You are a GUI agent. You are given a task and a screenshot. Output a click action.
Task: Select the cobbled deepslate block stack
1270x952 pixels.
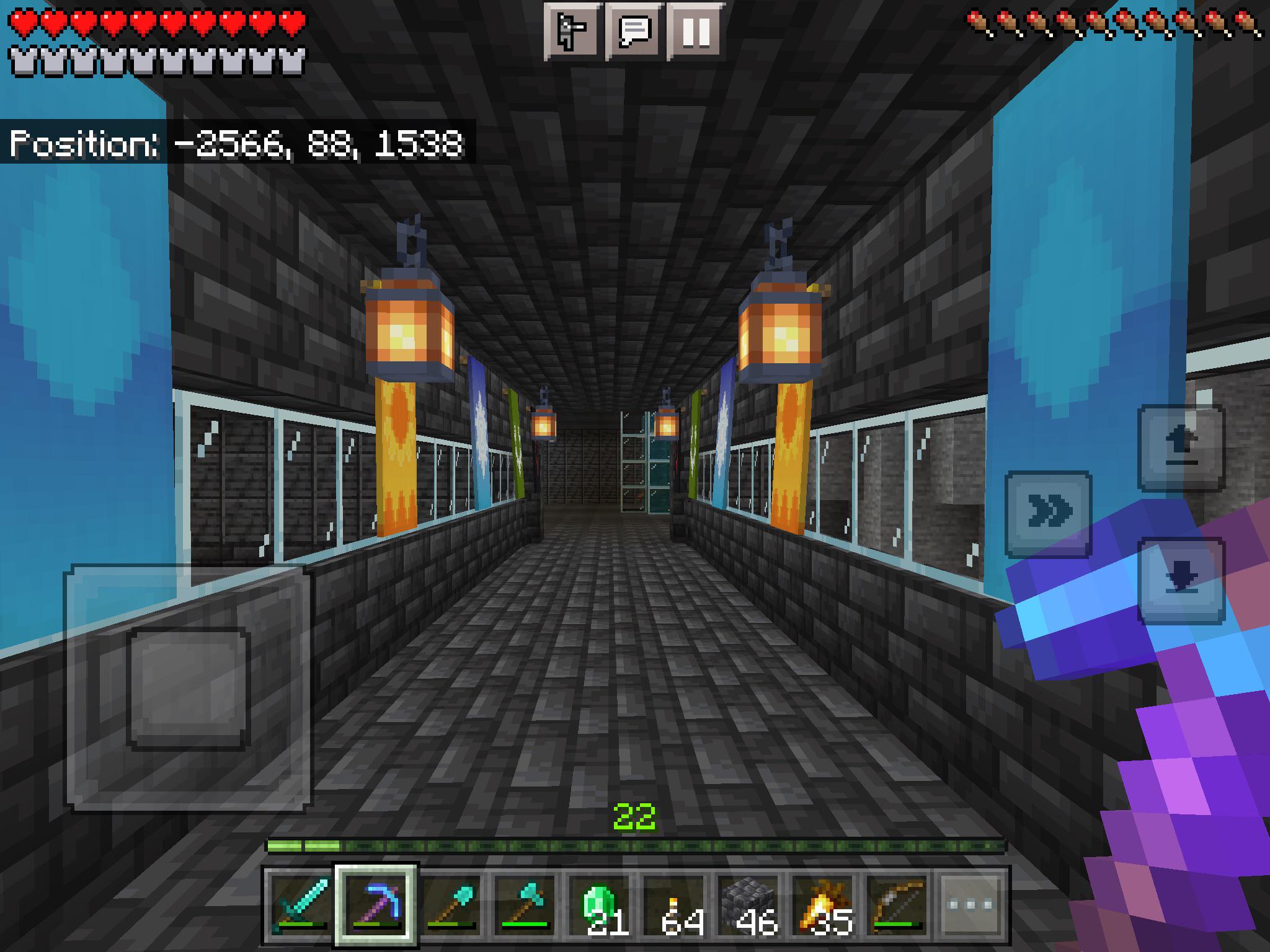[x=748, y=905]
